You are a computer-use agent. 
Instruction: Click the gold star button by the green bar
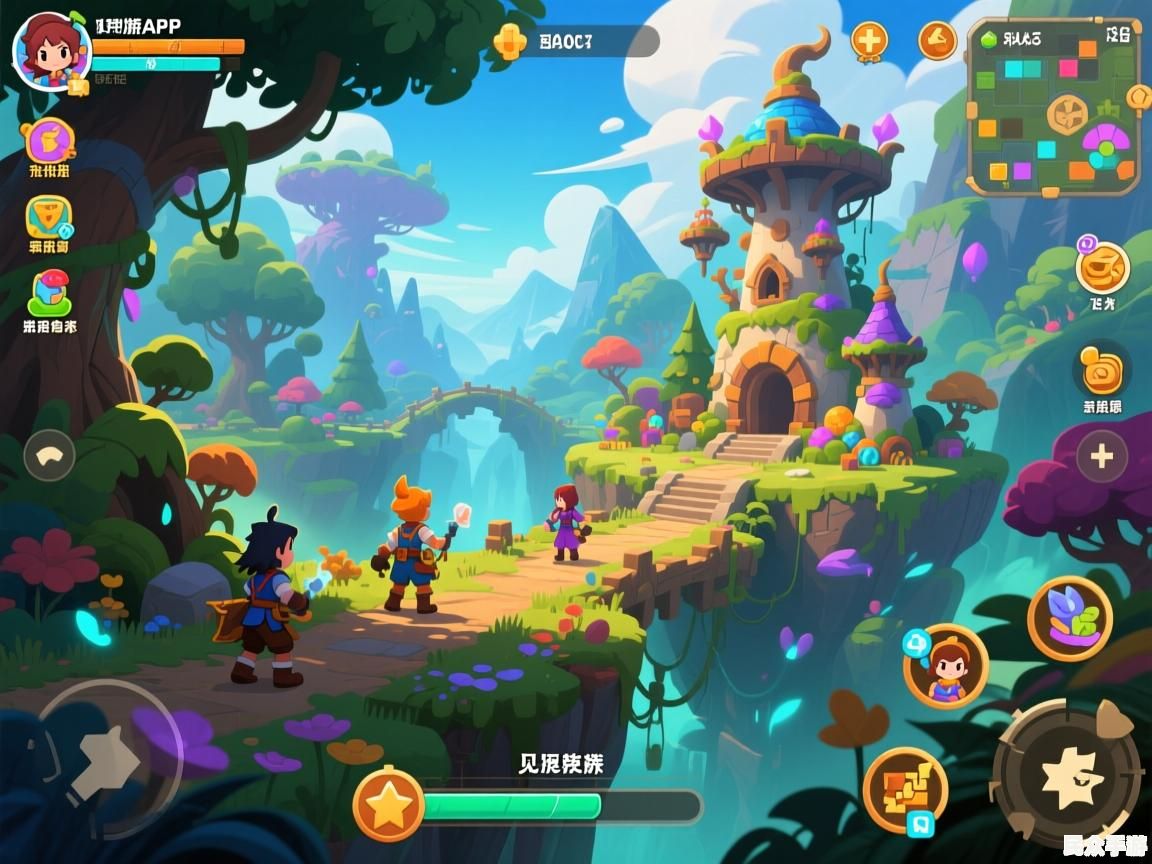pos(389,804)
